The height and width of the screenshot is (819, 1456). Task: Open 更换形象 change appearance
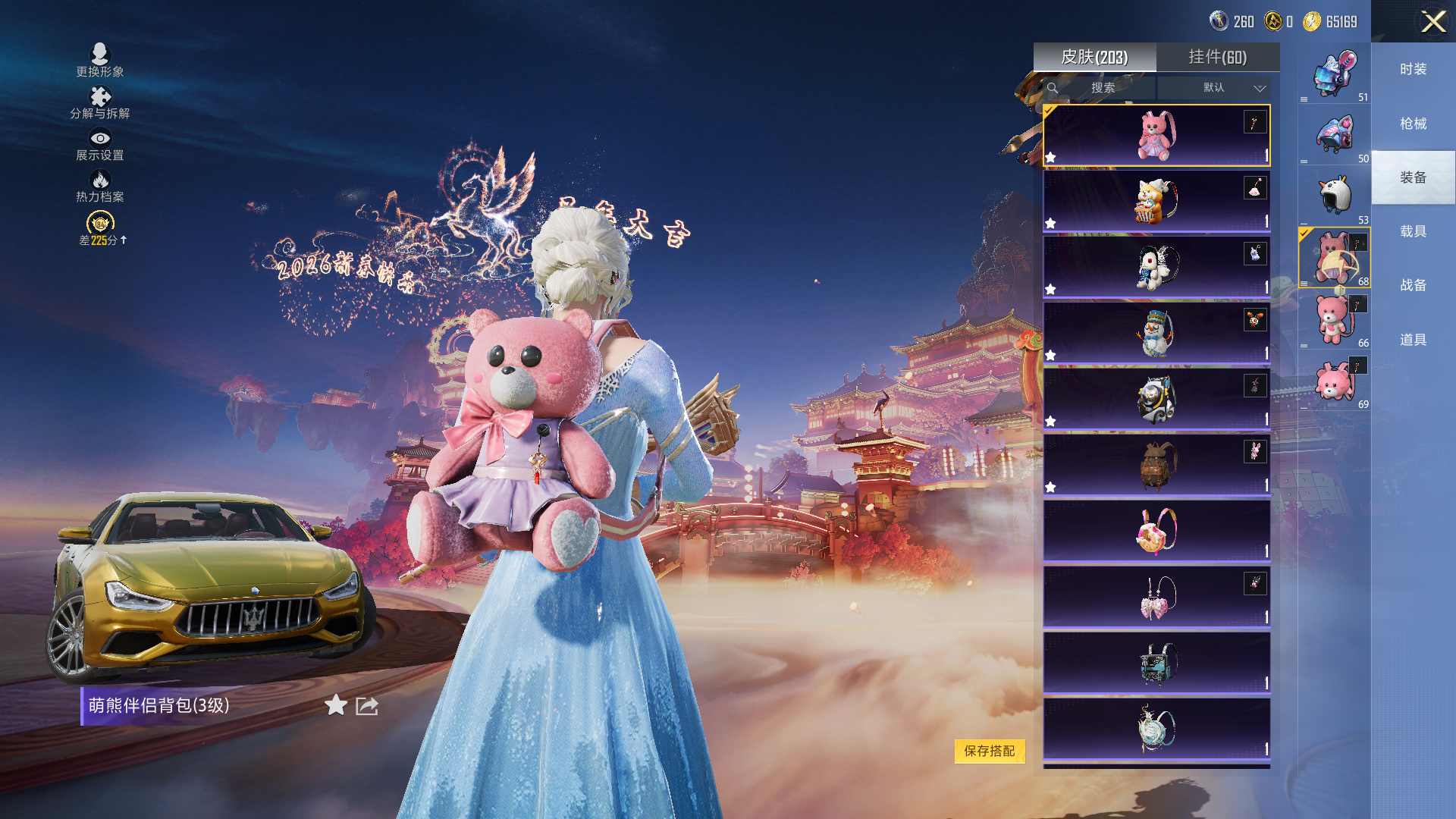[x=100, y=60]
